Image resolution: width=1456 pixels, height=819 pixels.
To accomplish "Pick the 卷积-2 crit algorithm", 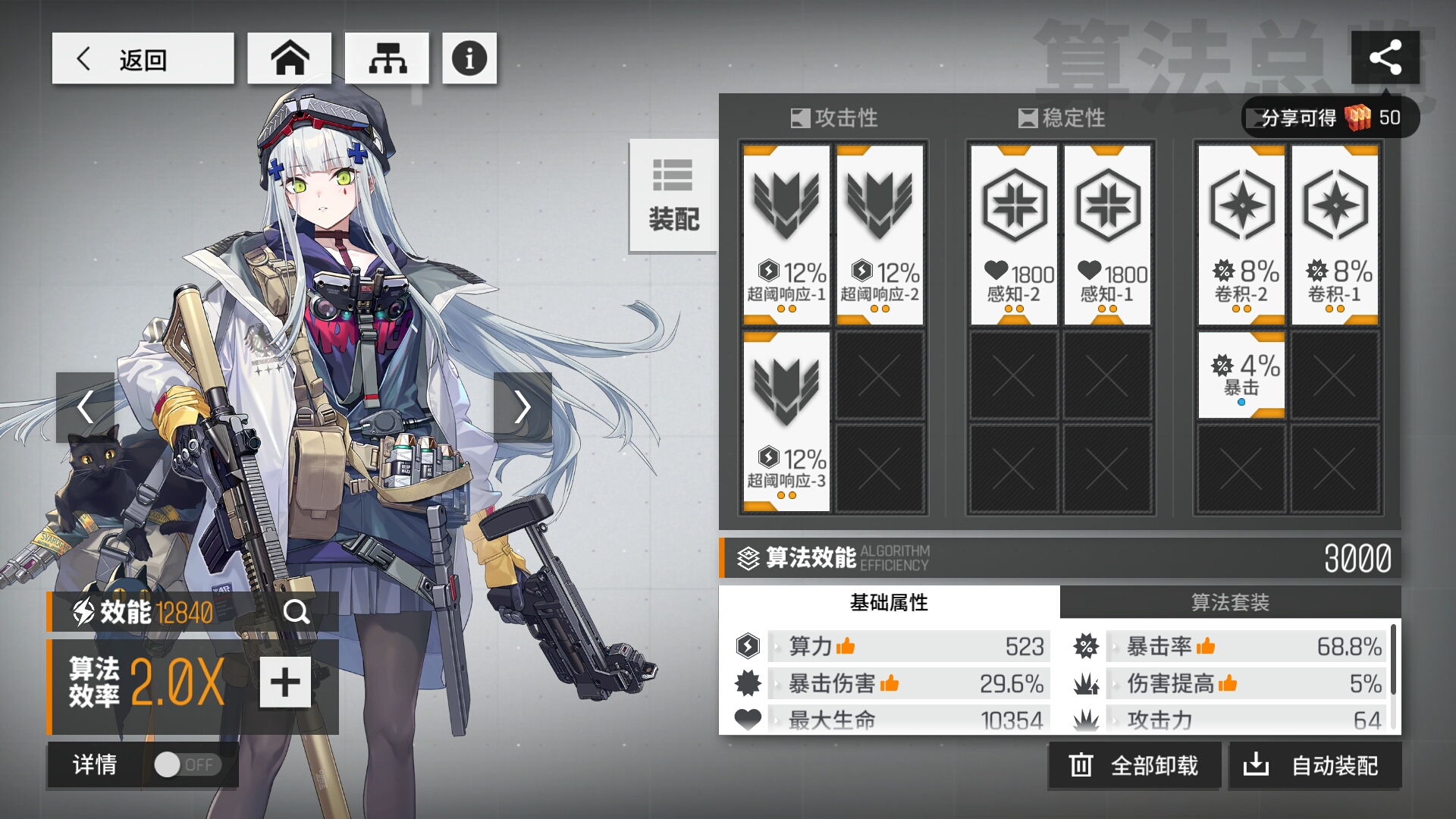I will pos(1241,235).
